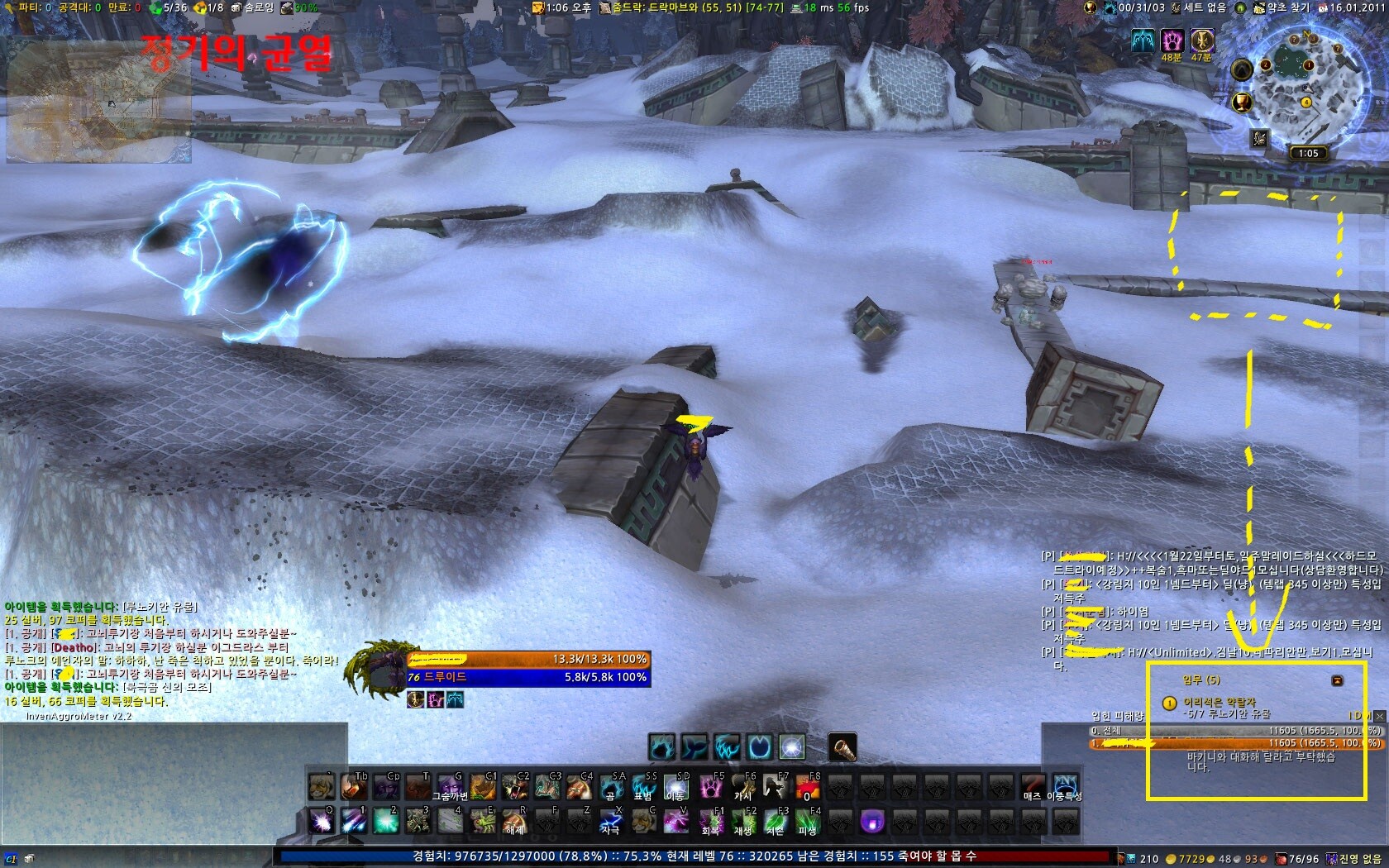Cast the 회복 healing spell
The width and height of the screenshot is (1389, 868).
coord(711,820)
